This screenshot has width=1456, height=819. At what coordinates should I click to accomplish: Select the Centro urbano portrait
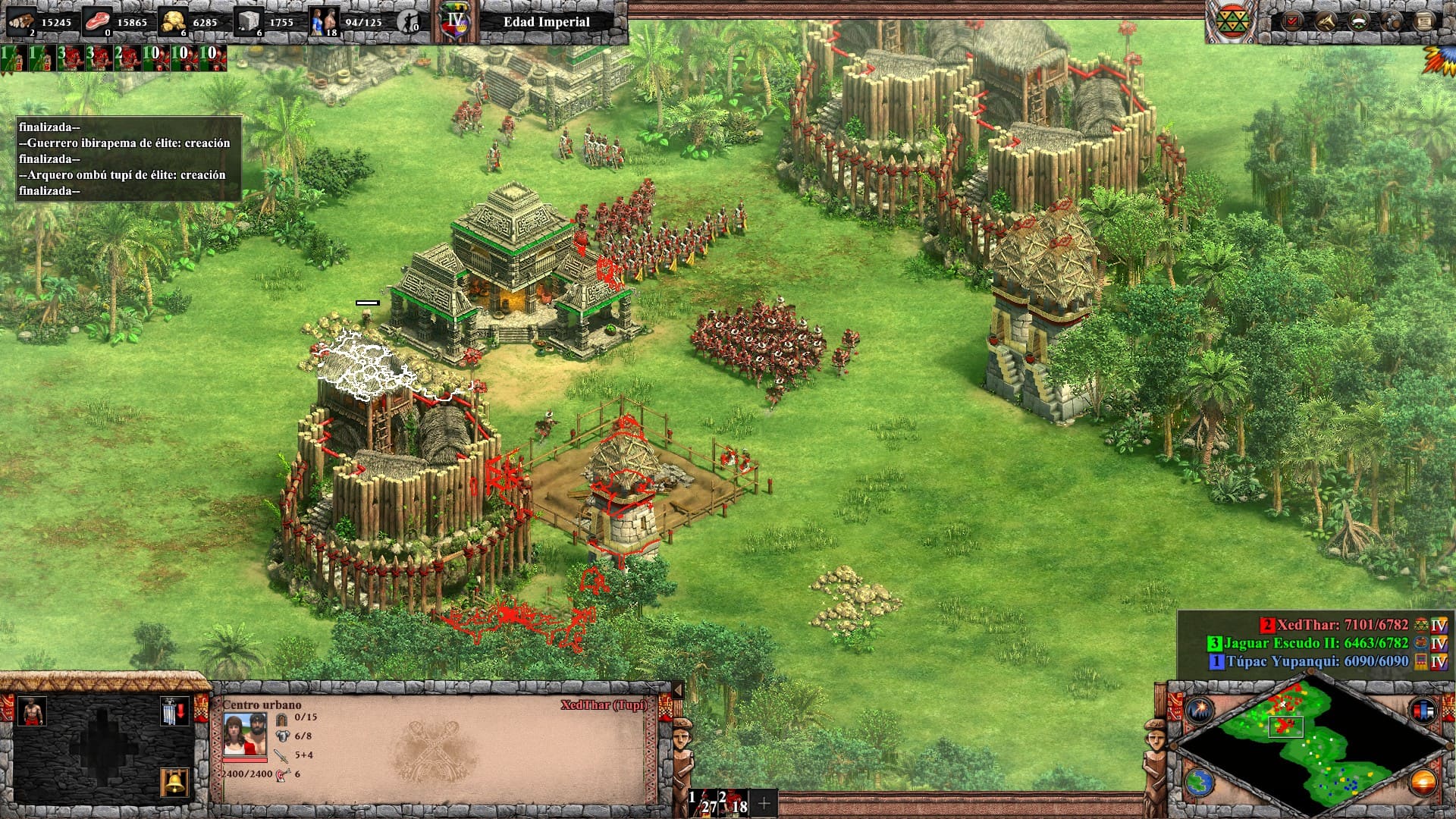click(244, 734)
